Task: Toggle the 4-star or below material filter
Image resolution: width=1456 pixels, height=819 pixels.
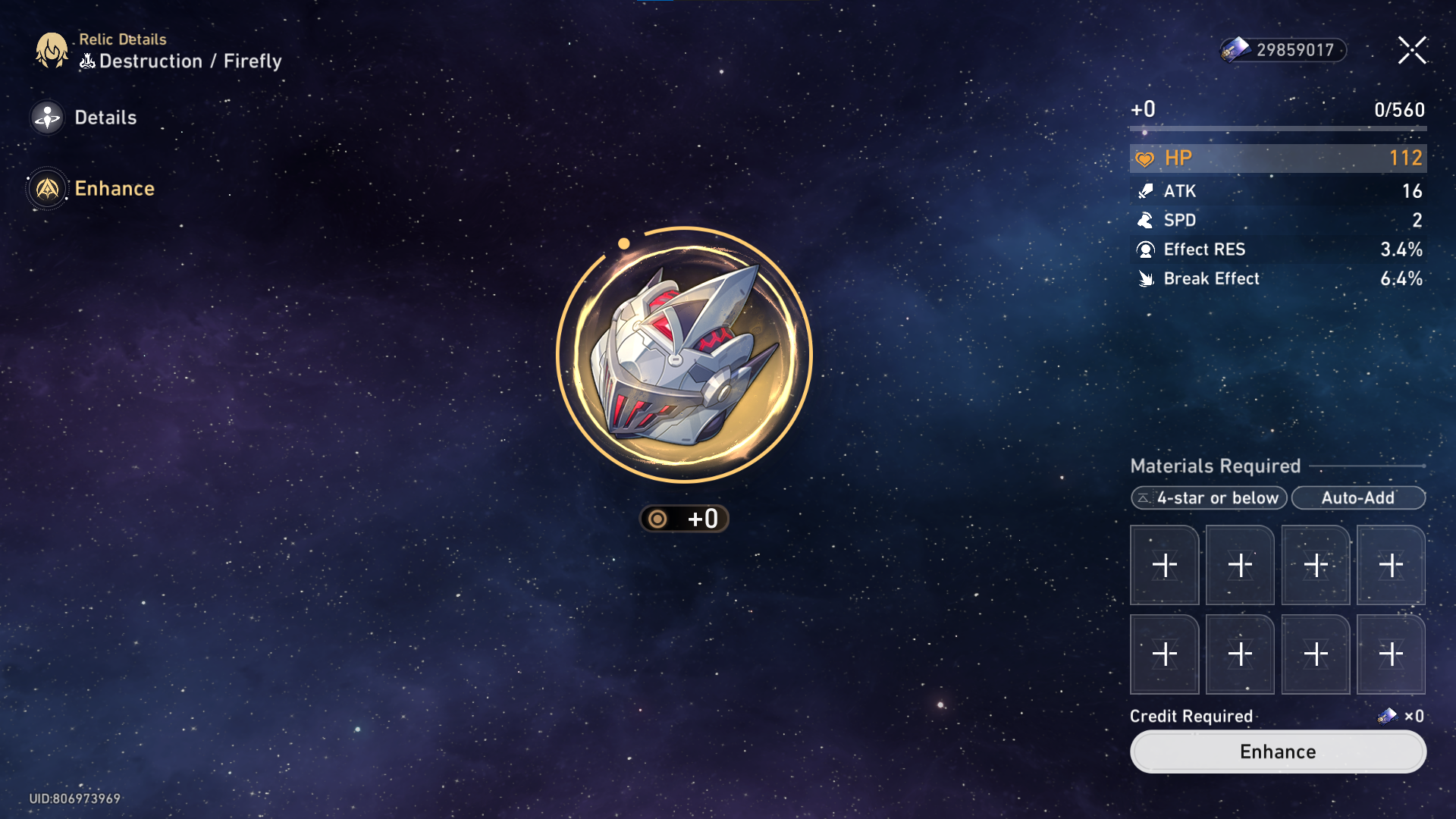Action: click(1208, 498)
